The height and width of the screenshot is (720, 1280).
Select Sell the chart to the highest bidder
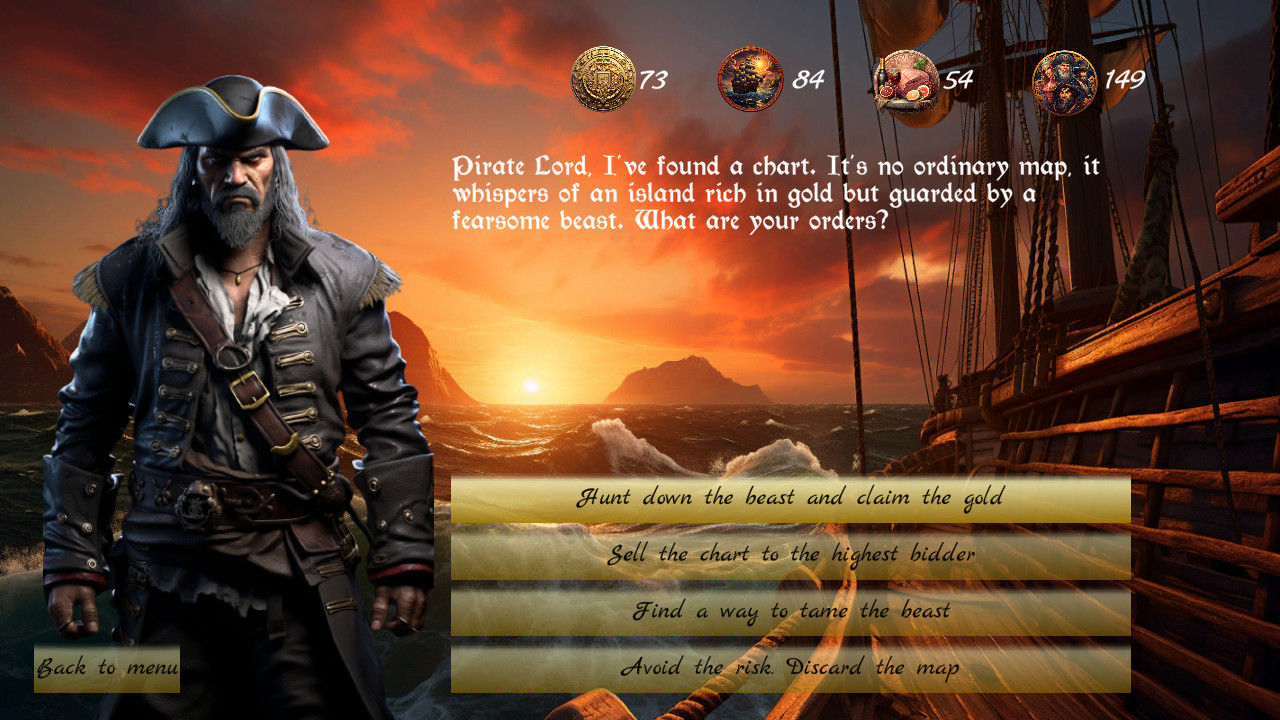pyautogui.click(x=790, y=554)
